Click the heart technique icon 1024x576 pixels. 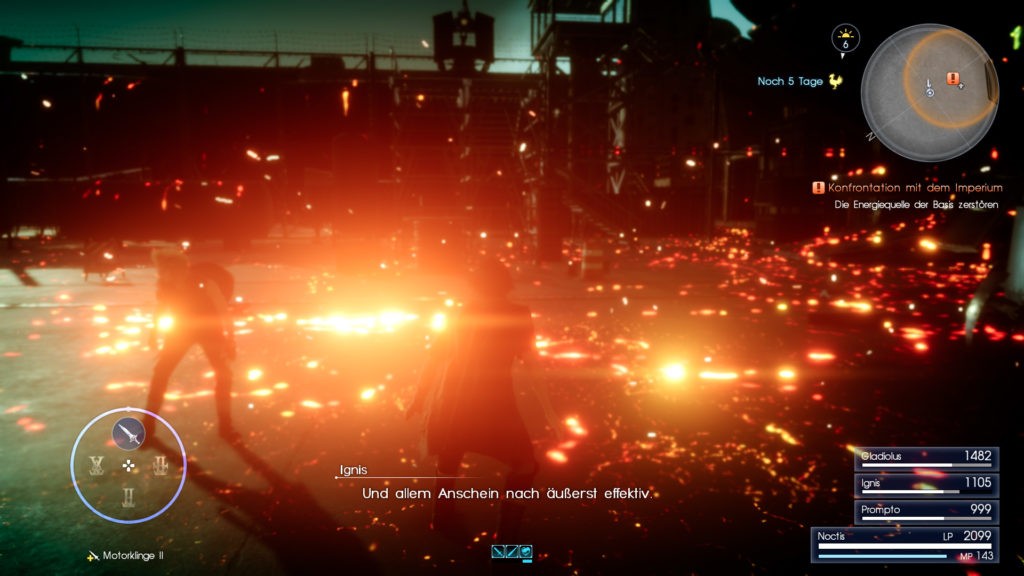[x=525, y=551]
